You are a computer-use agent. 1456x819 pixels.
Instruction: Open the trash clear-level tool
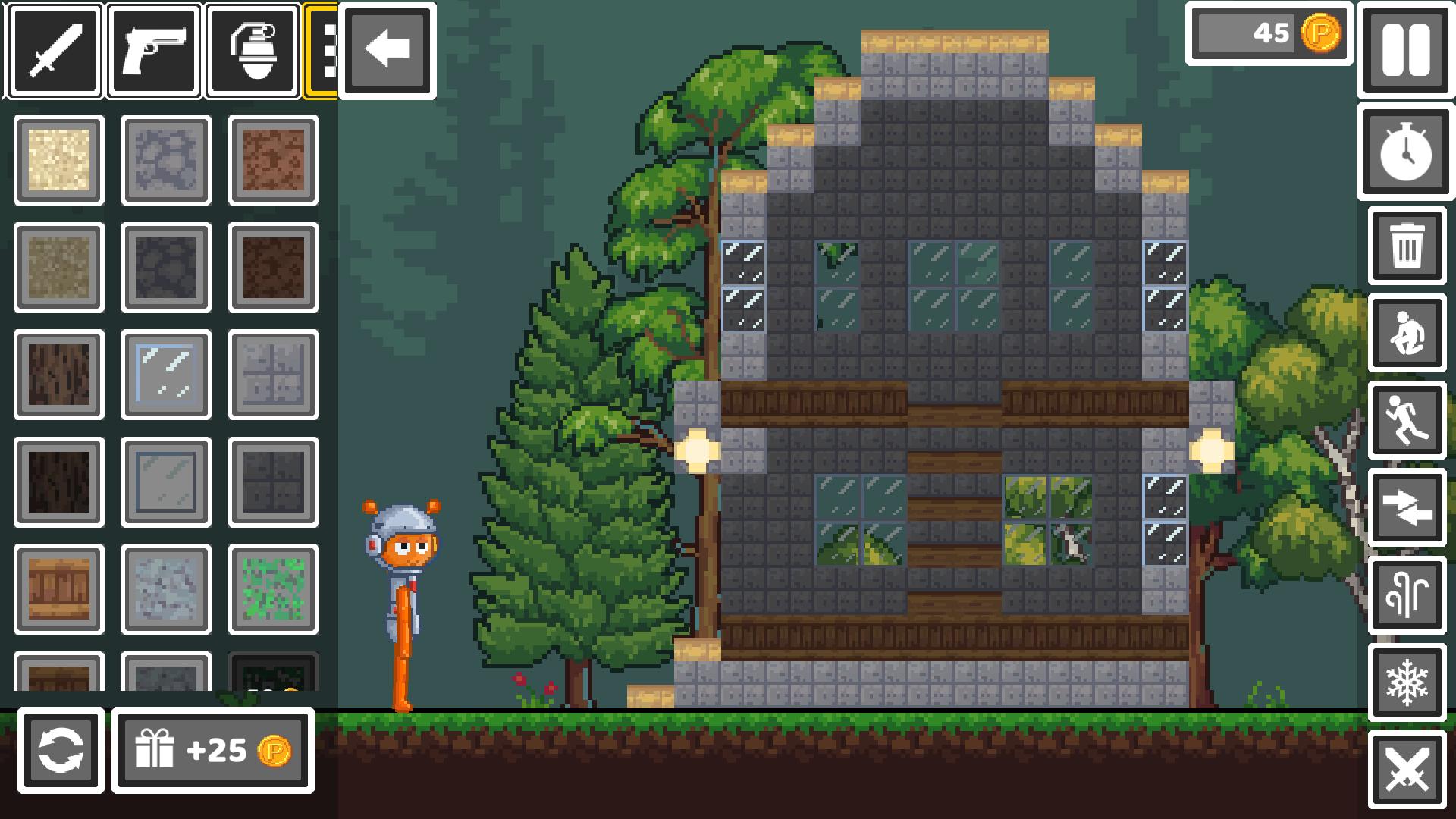coord(1407,248)
